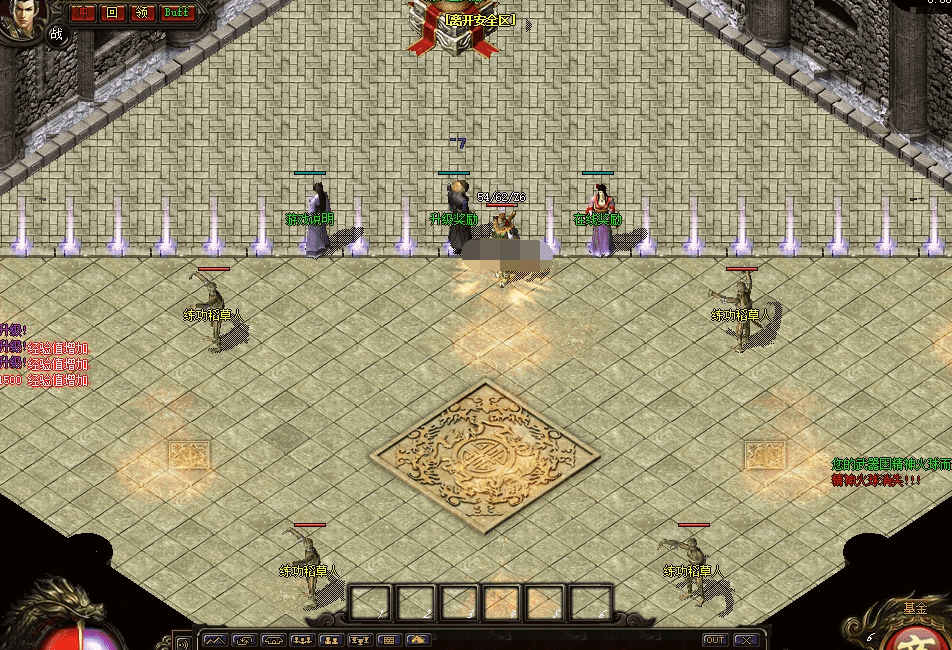Open the highlighted gold pile toolbar icon

(x=418, y=640)
